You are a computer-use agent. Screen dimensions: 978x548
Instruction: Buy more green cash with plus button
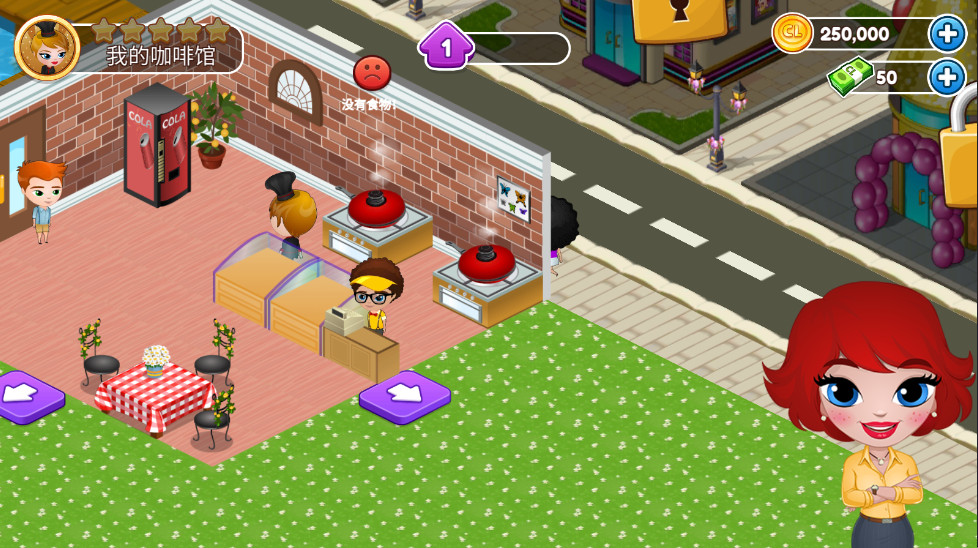coord(946,77)
